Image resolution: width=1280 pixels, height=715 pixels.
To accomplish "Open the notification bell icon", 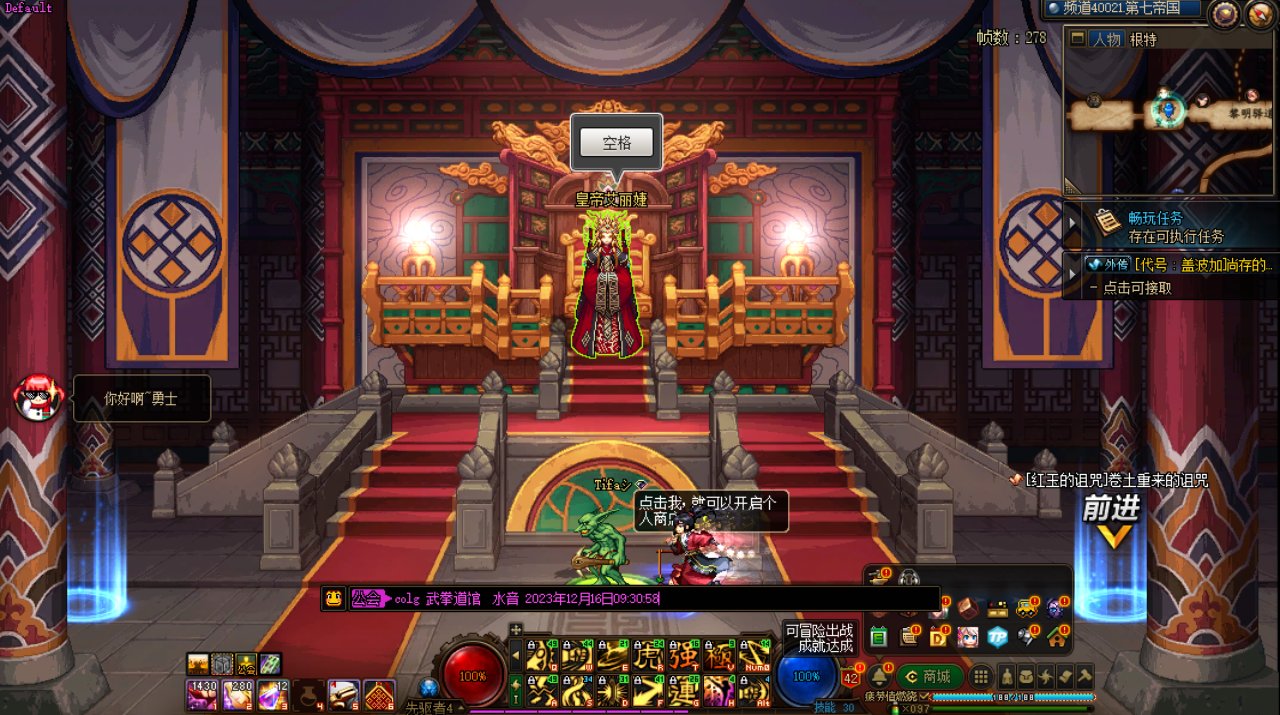I will 880,677.
